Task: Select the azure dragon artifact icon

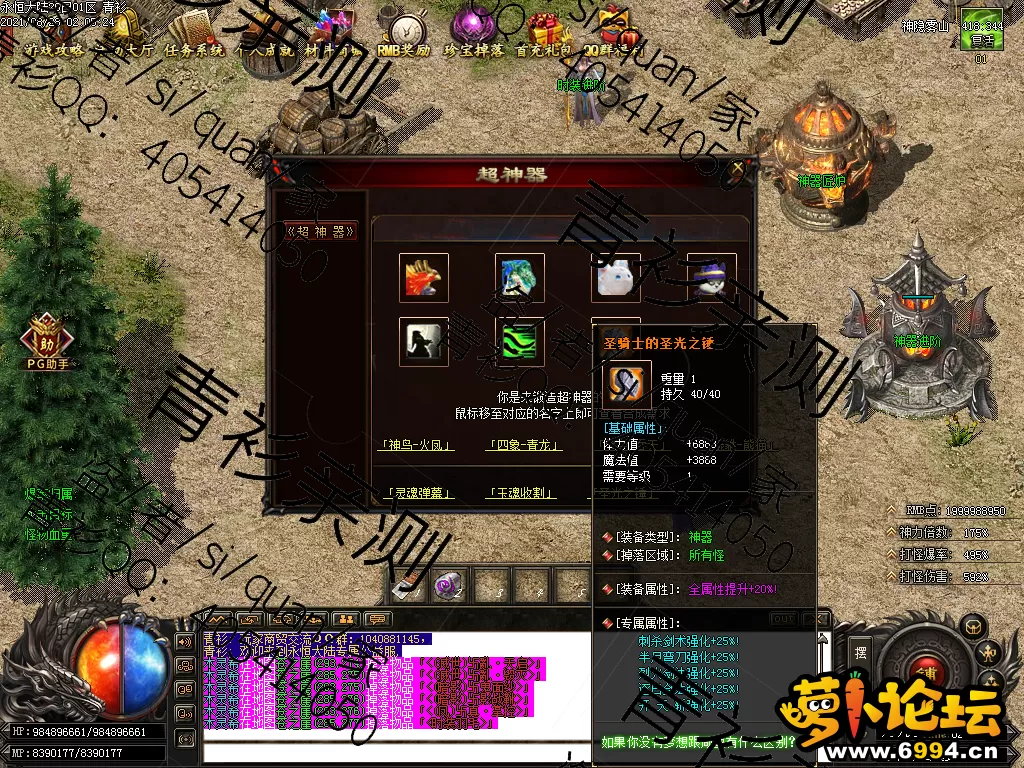Action: (x=520, y=278)
